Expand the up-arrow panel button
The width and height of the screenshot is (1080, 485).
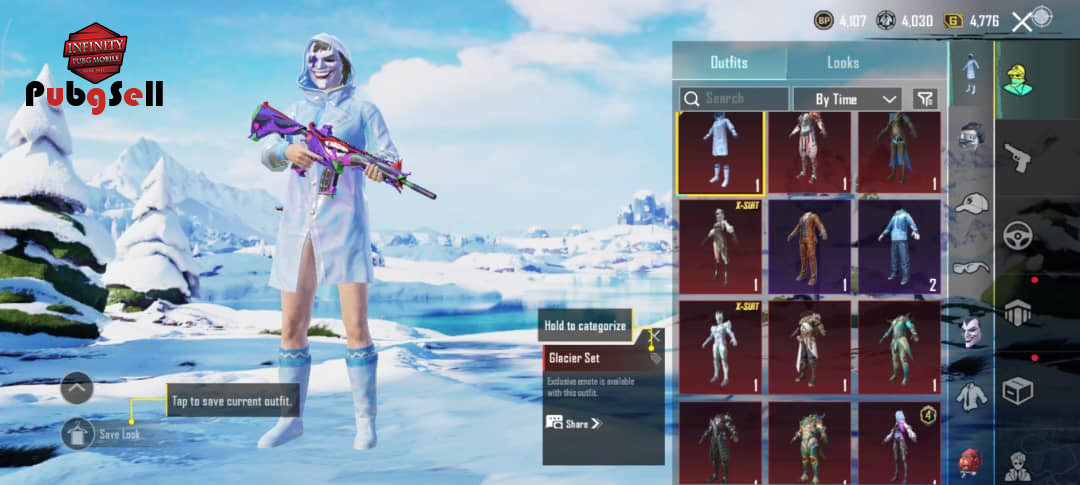tap(77, 387)
